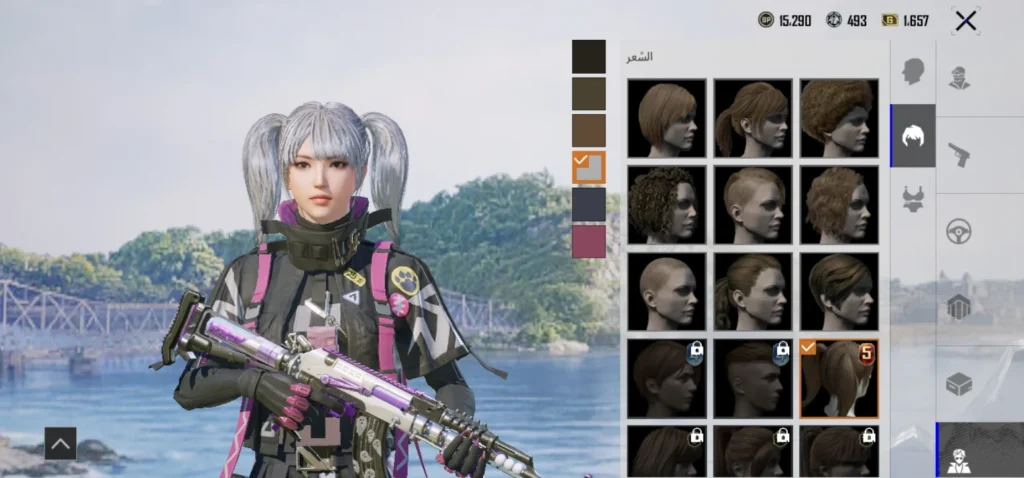Open the steering wheel vehicle category
The height and width of the screenshot is (478, 1024).
point(959,231)
